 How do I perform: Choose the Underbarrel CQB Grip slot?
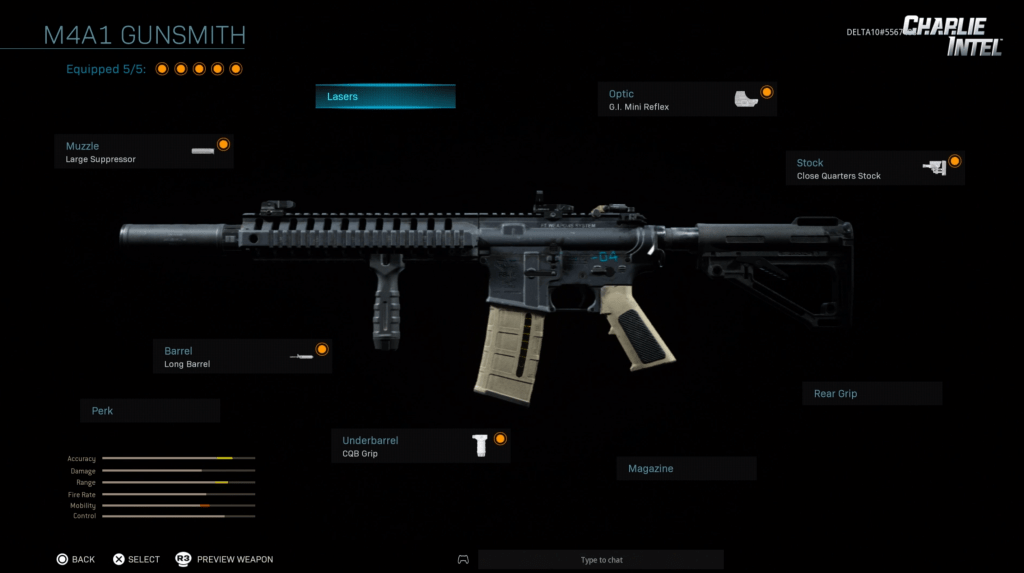click(x=420, y=446)
